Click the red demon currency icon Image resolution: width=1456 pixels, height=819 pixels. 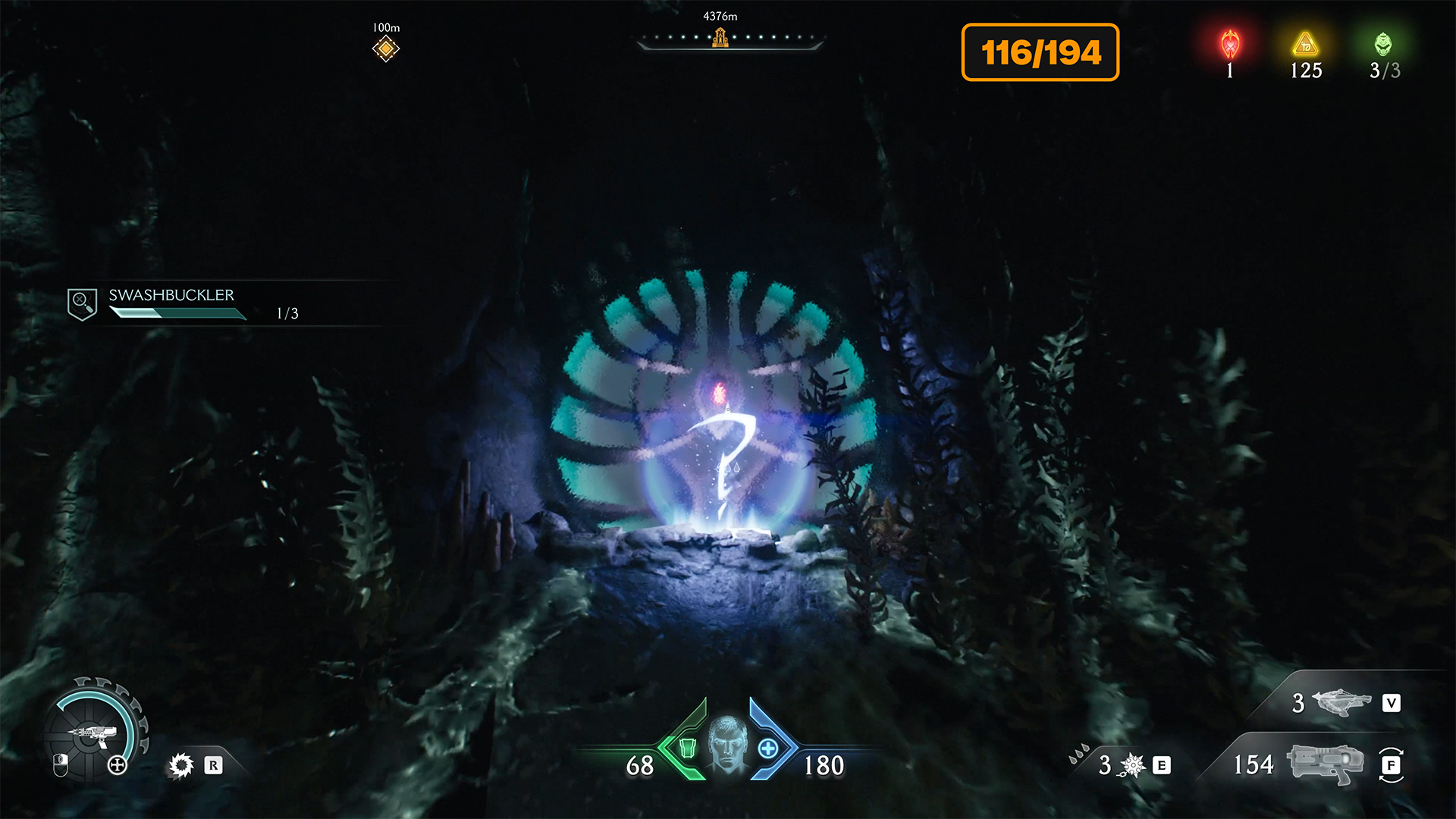tap(1230, 45)
